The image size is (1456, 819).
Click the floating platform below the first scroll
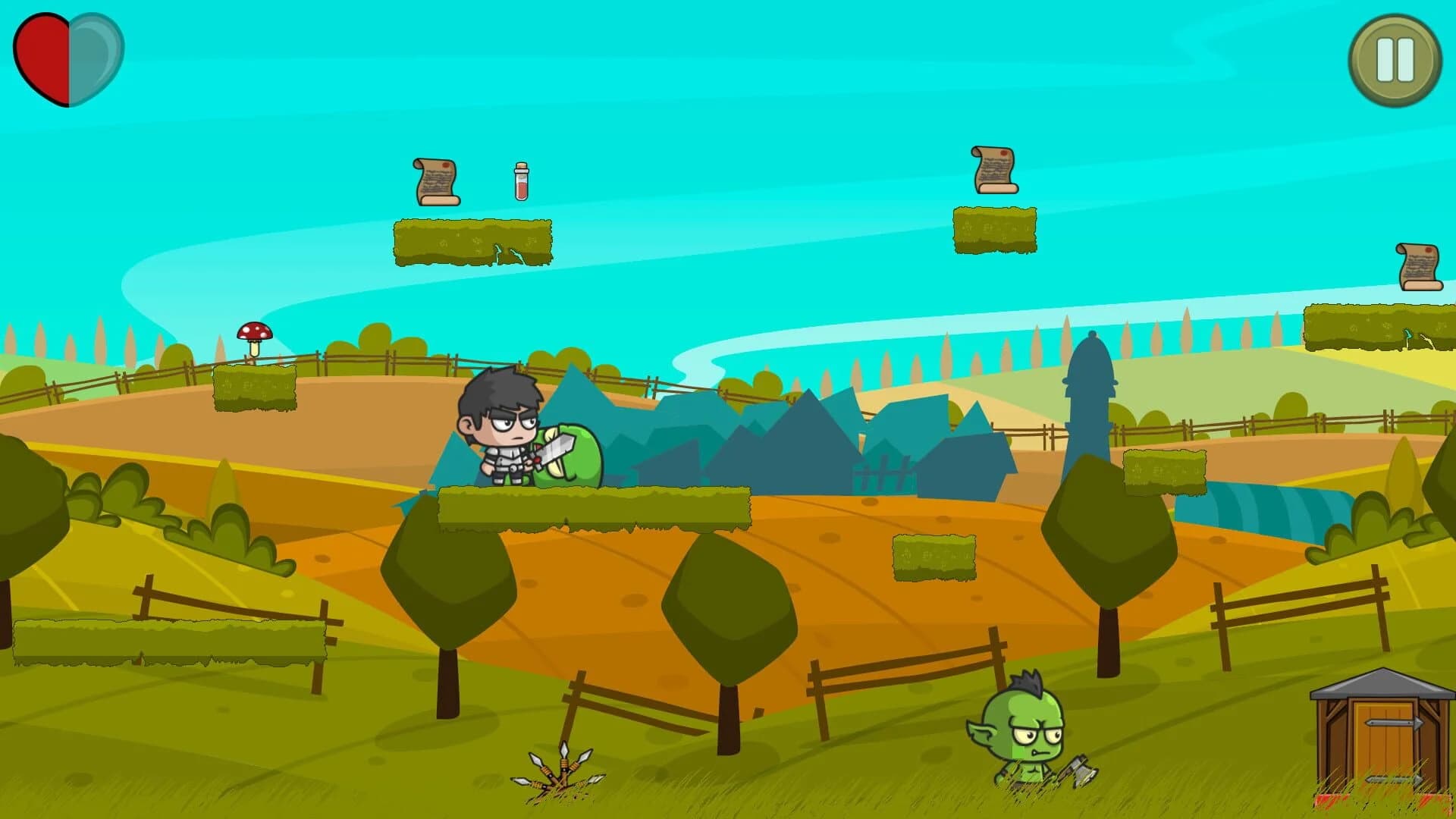tap(474, 243)
